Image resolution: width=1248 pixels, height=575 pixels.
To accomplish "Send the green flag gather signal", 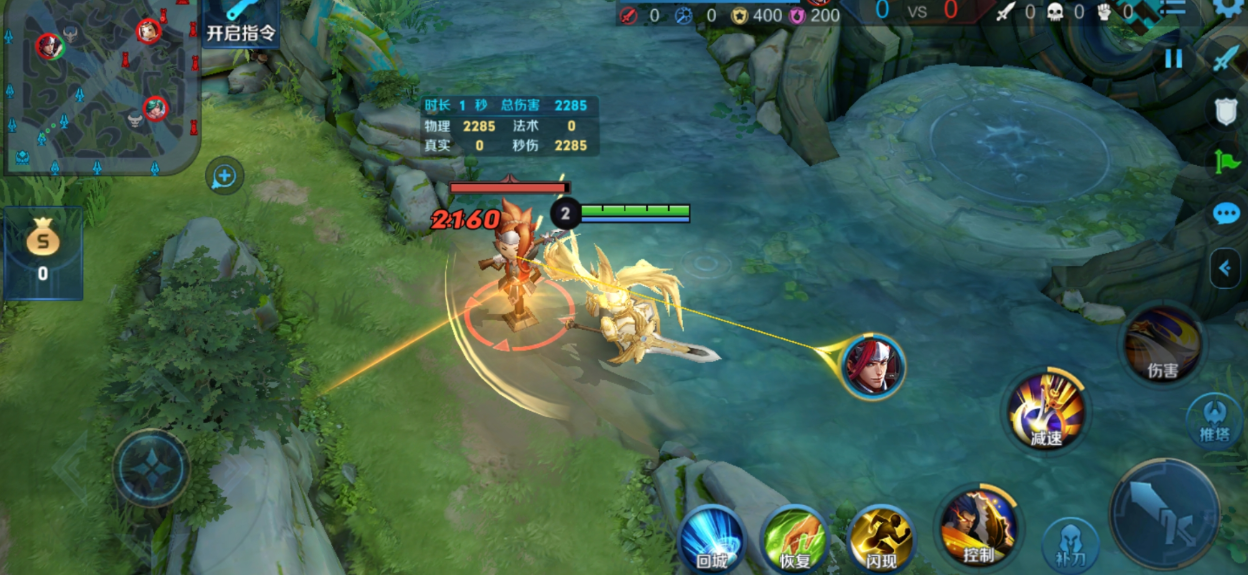I will 1226,162.
